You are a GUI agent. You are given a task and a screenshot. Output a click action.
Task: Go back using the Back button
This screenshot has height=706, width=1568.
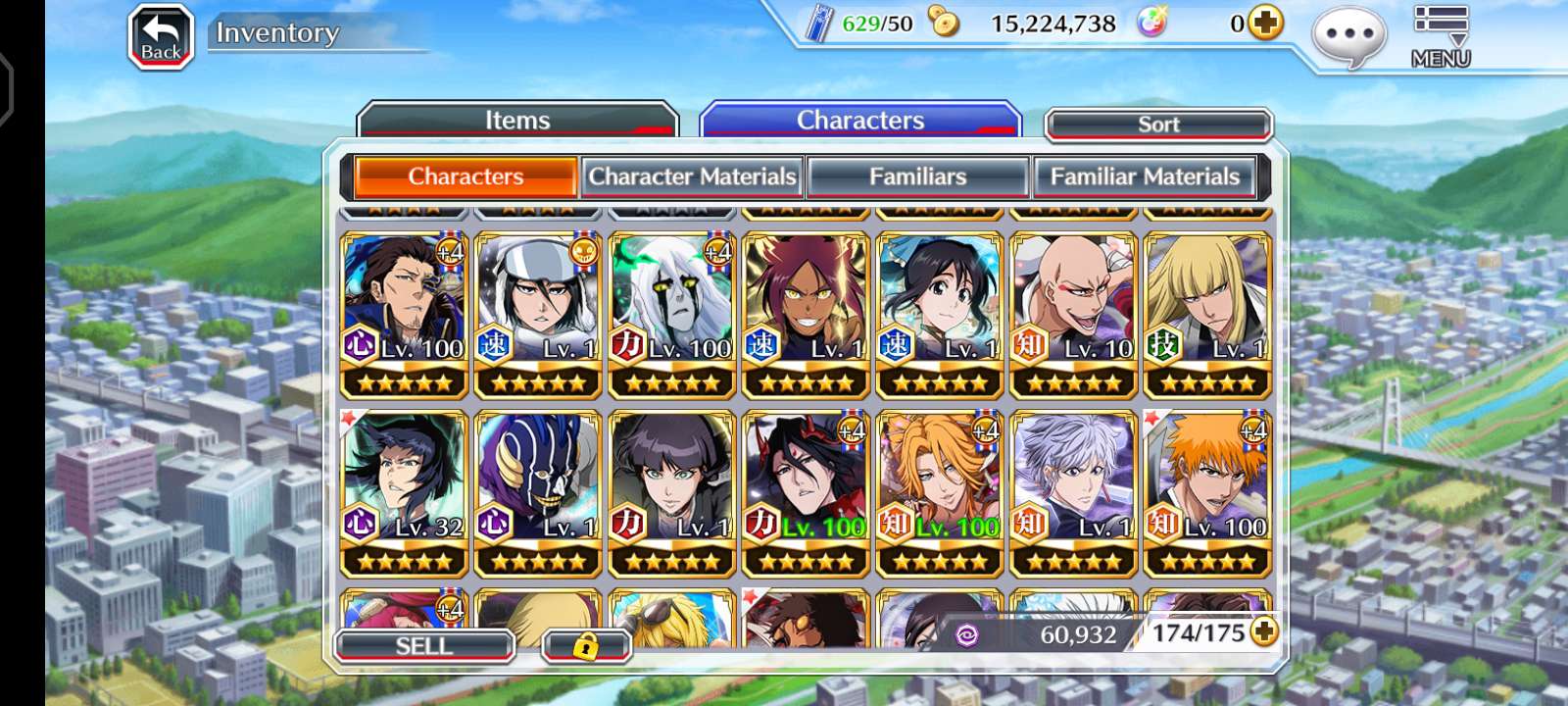(161, 37)
